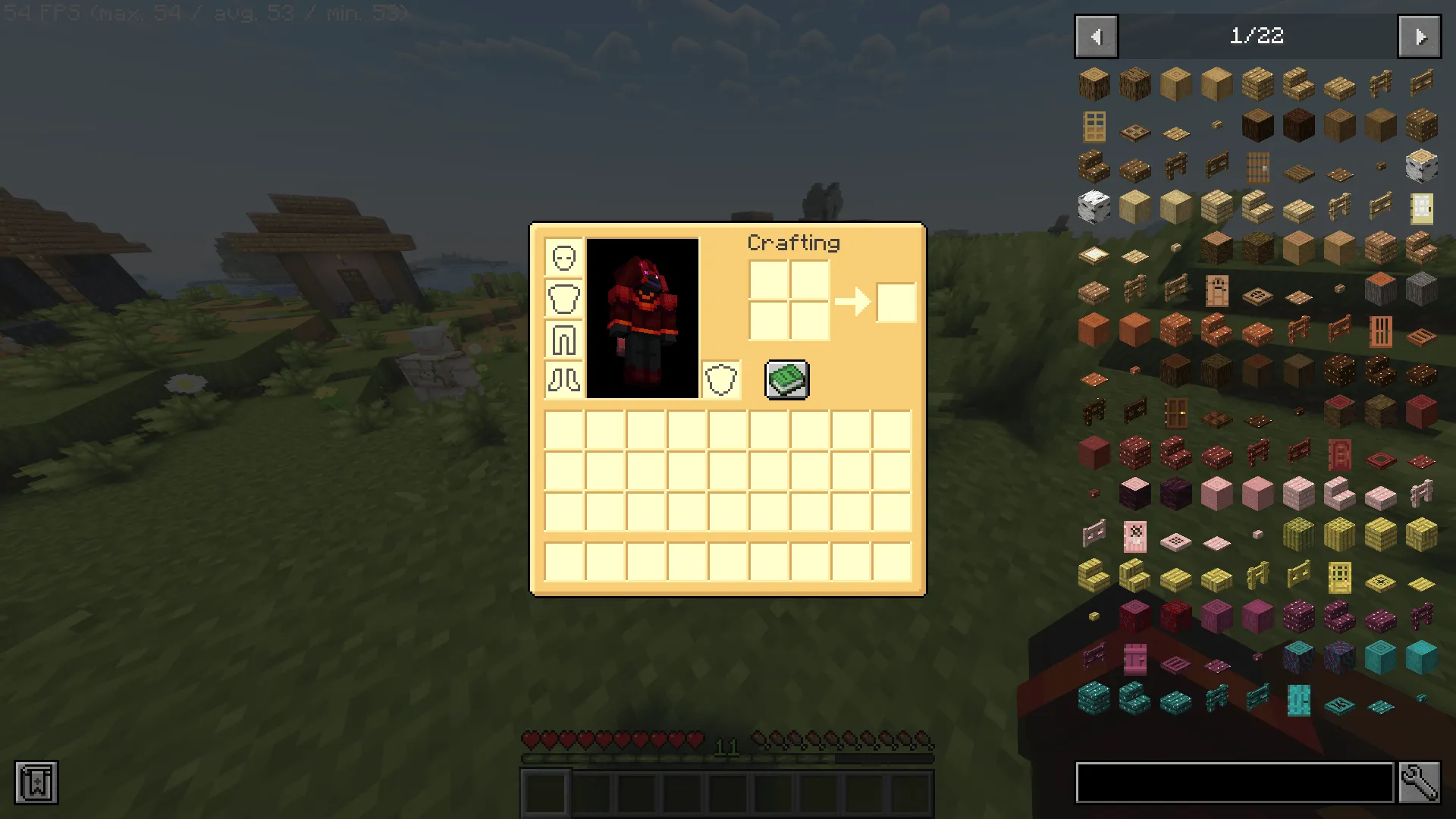Click the chestplate armor slot outline
Screen dimensions: 1456x819
coord(563,299)
